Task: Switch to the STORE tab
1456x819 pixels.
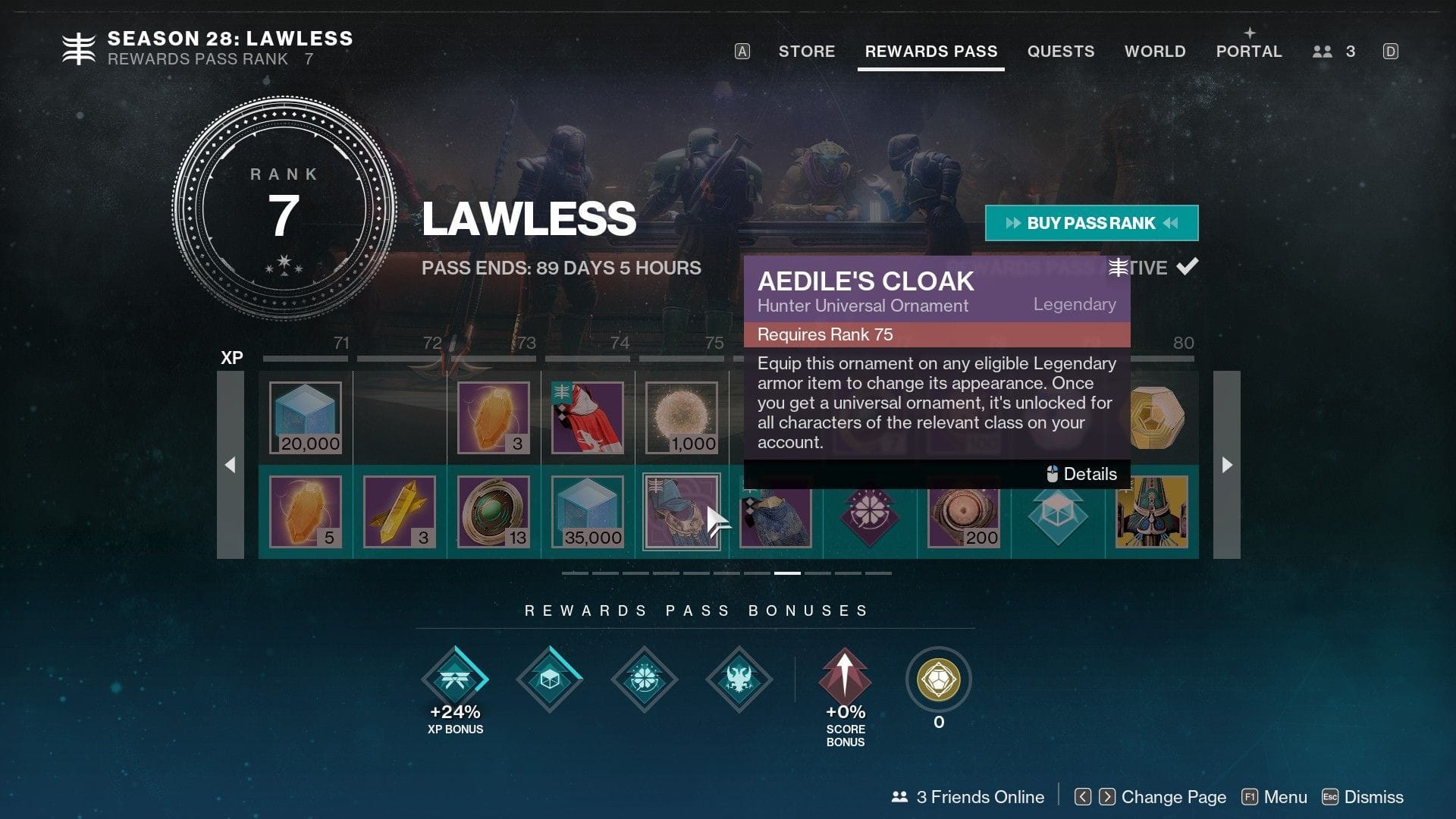Action: [806, 52]
